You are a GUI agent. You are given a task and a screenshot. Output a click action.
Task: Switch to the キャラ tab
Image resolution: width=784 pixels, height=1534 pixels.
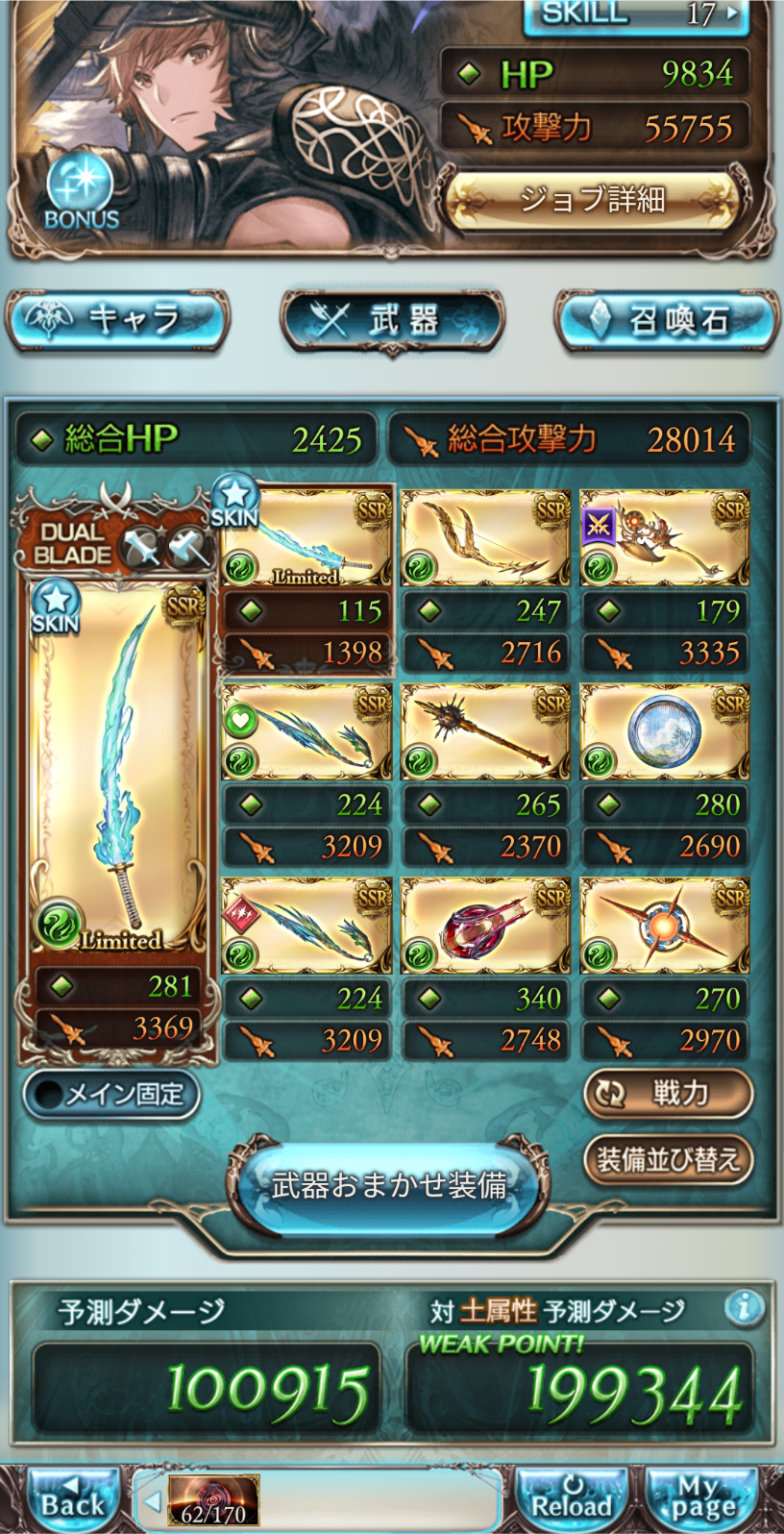click(x=117, y=320)
